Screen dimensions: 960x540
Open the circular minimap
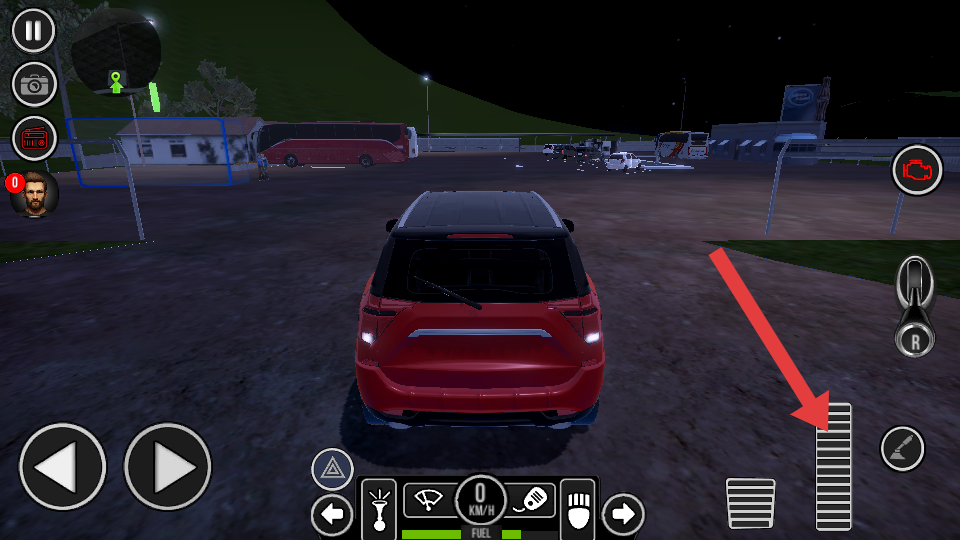coord(117,52)
